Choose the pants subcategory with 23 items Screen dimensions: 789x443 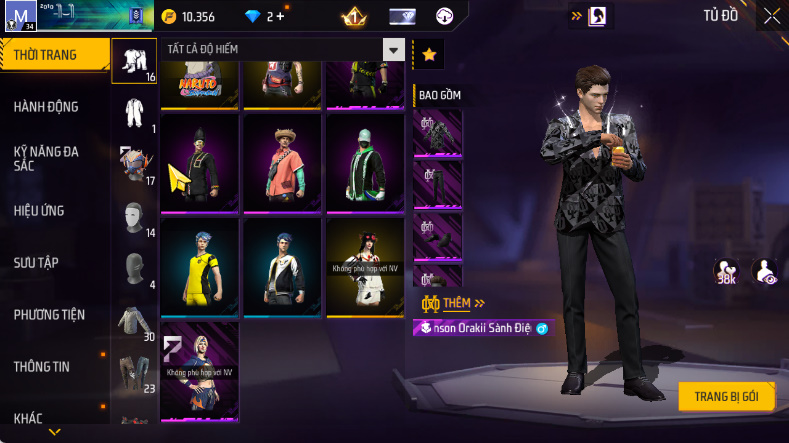click(133, 371)
